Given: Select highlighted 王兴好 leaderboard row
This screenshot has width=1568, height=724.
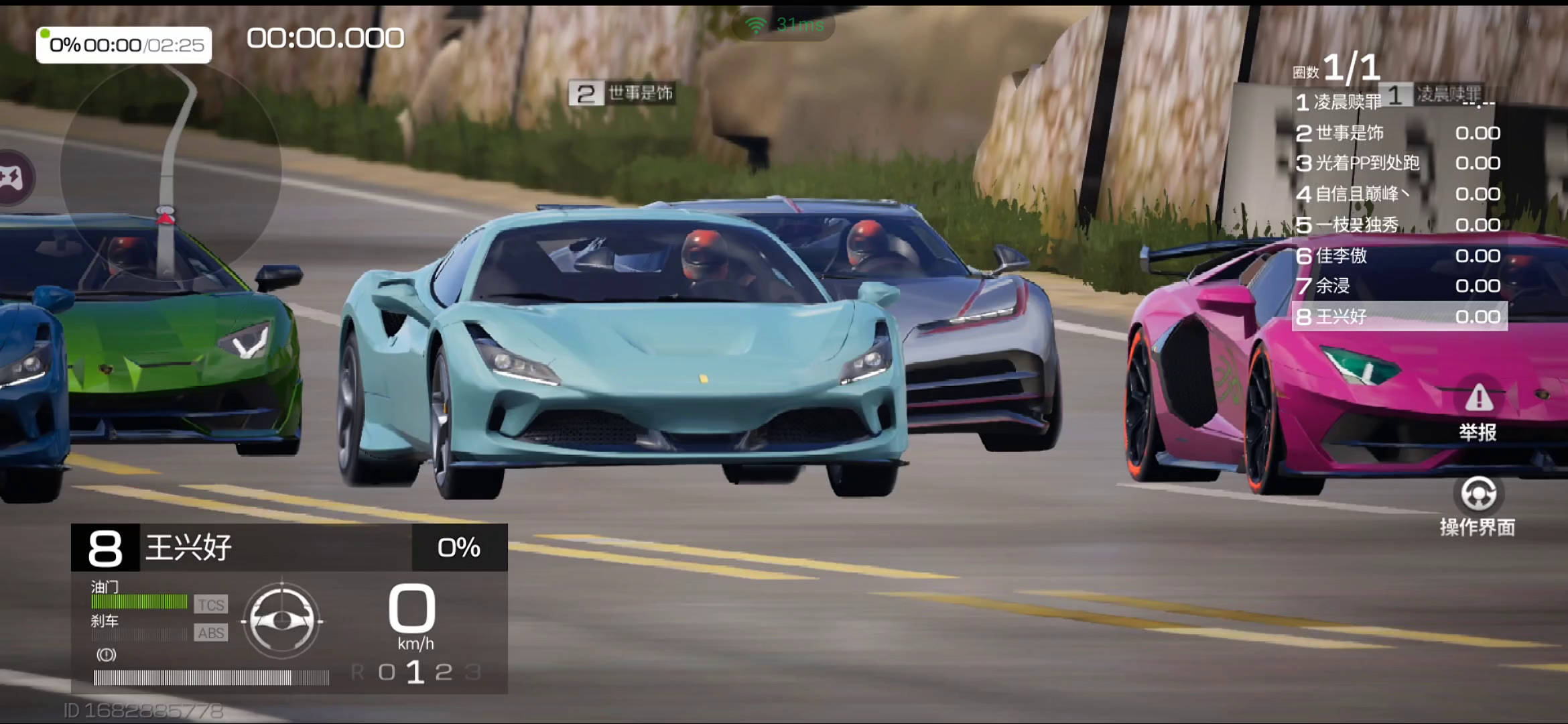Looking at the screenshot, I should pyautogui.click(x=1399, y=316).
